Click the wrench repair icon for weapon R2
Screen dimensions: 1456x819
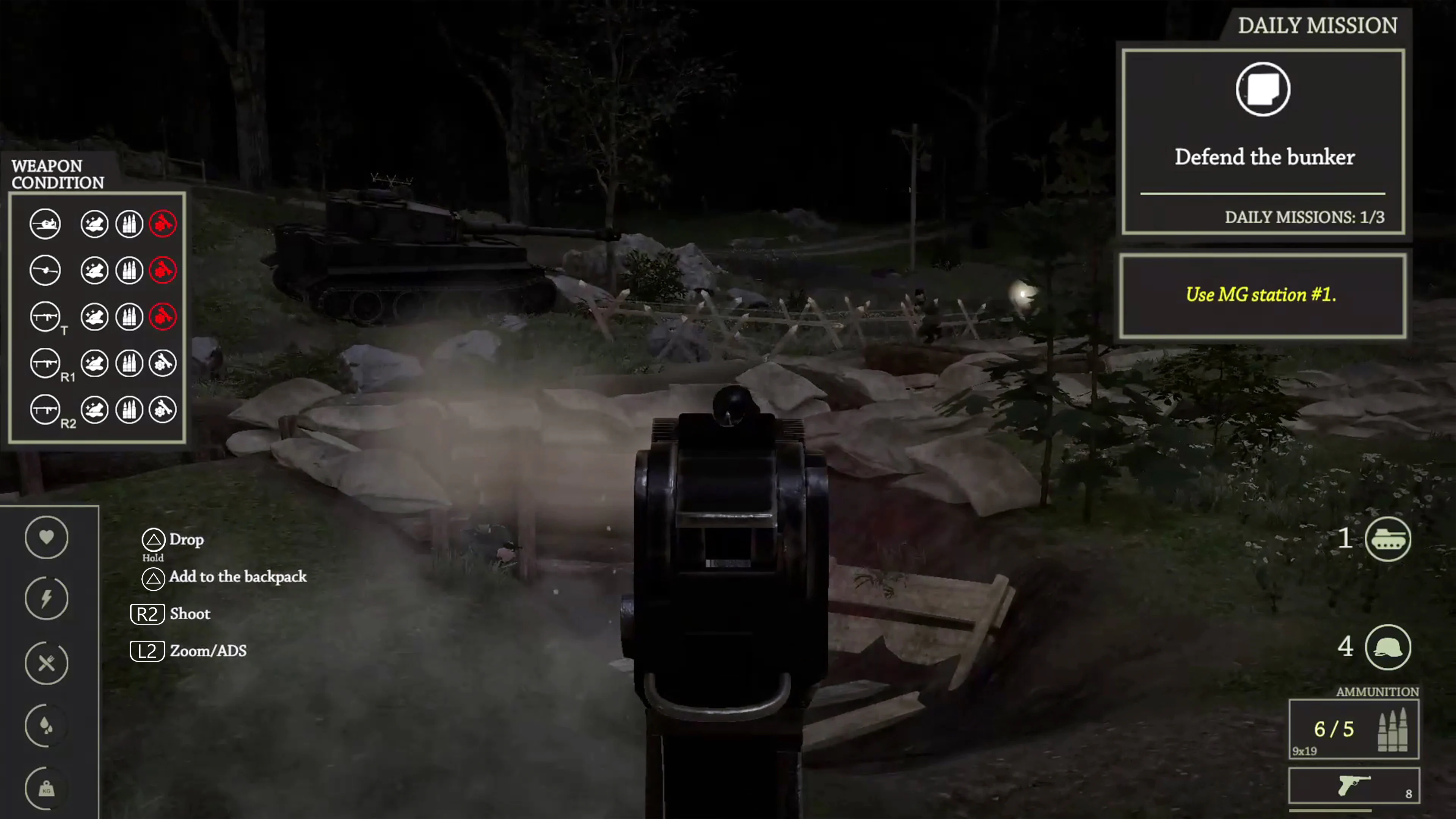[163, 409]
